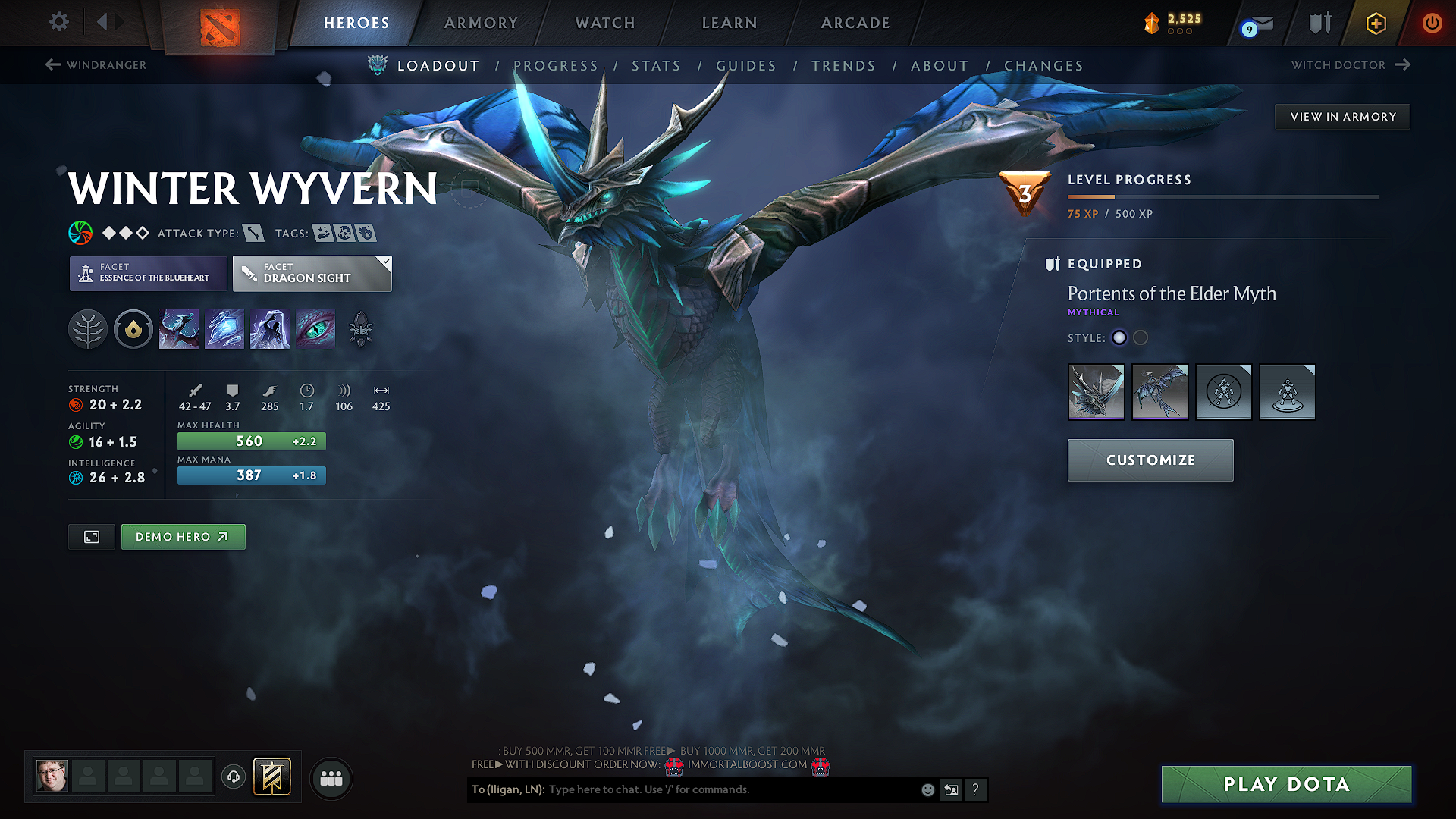The height and width of the screenshot is (819, 1456).
Task: Click the Aghanim's Scepter upgrade icon
Action: pyautogui.click(x=133, y=328)
